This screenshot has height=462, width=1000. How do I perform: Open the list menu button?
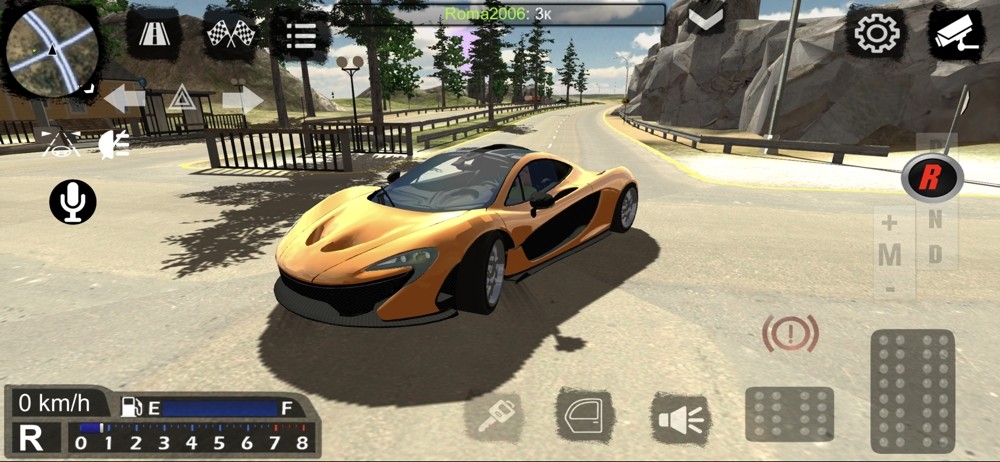point(299,35)
